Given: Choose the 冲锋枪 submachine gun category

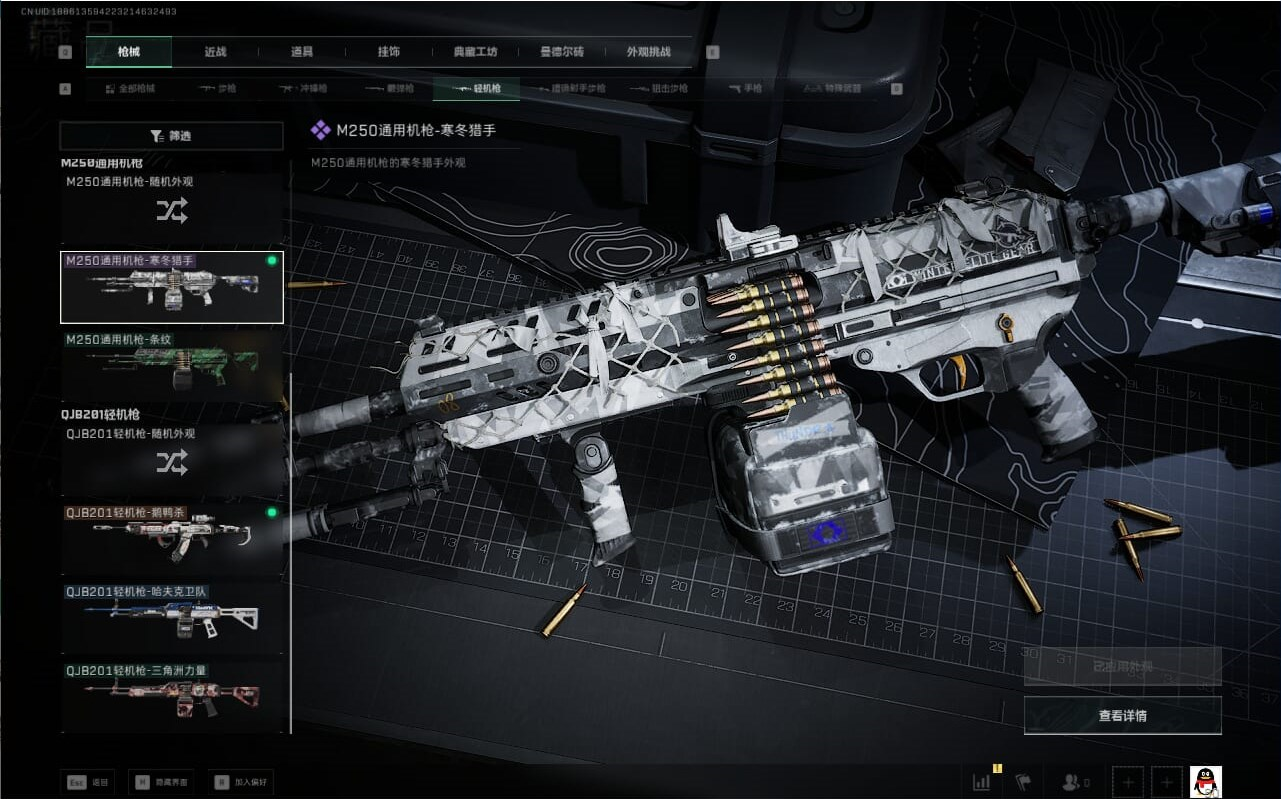Looking at the screenshot, I should coord(303,89).
